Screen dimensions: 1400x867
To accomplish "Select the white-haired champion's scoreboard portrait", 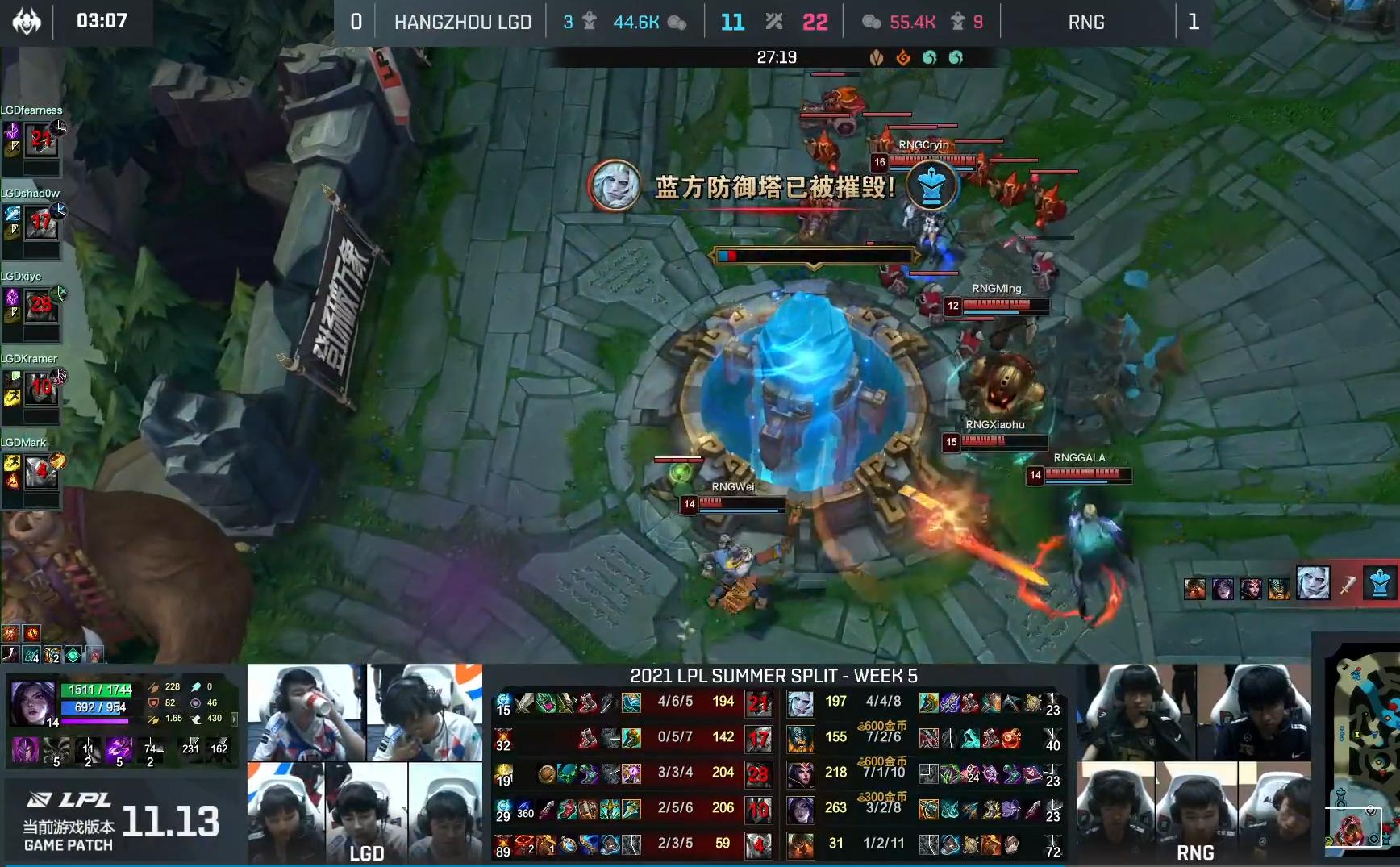I will [801, 703].
